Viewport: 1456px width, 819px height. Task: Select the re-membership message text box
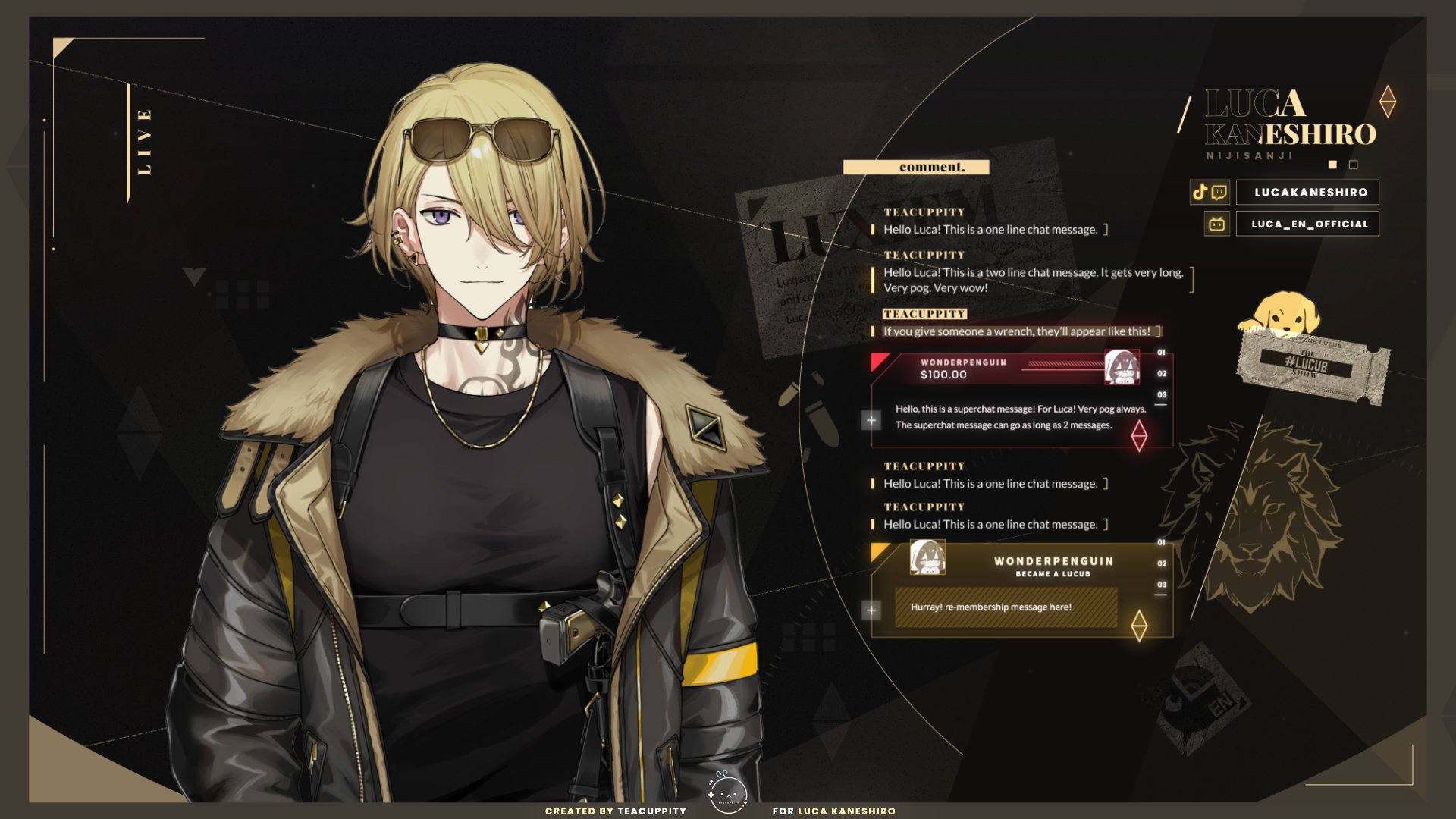click(1006, 607)
